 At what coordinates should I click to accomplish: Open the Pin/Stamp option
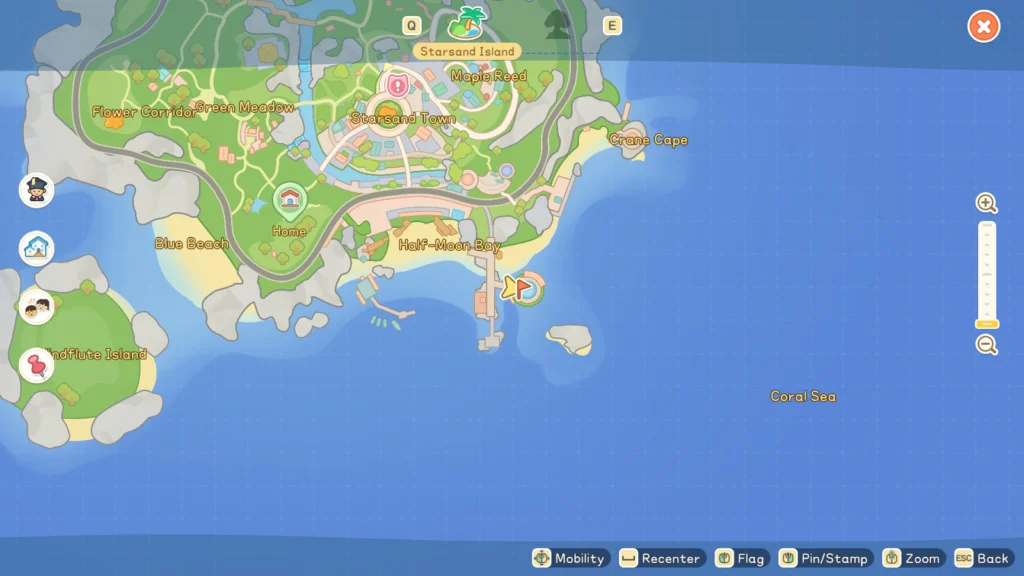(824, 558)
